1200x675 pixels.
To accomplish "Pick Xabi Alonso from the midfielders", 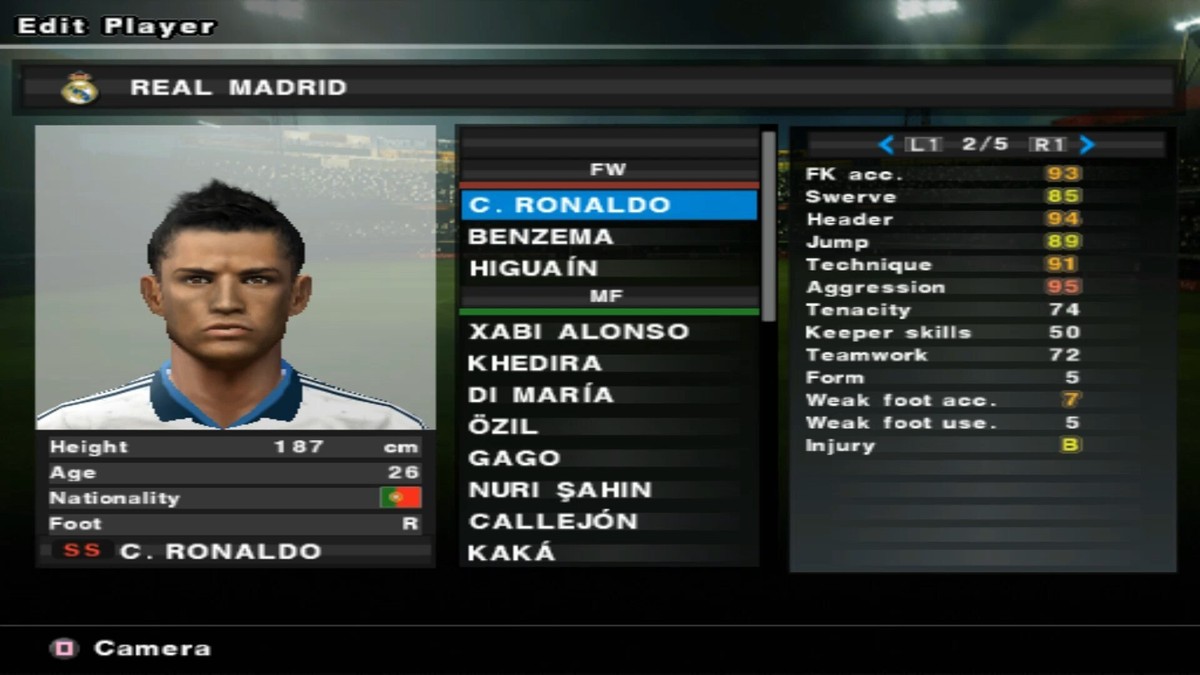I will pos(608,331).
